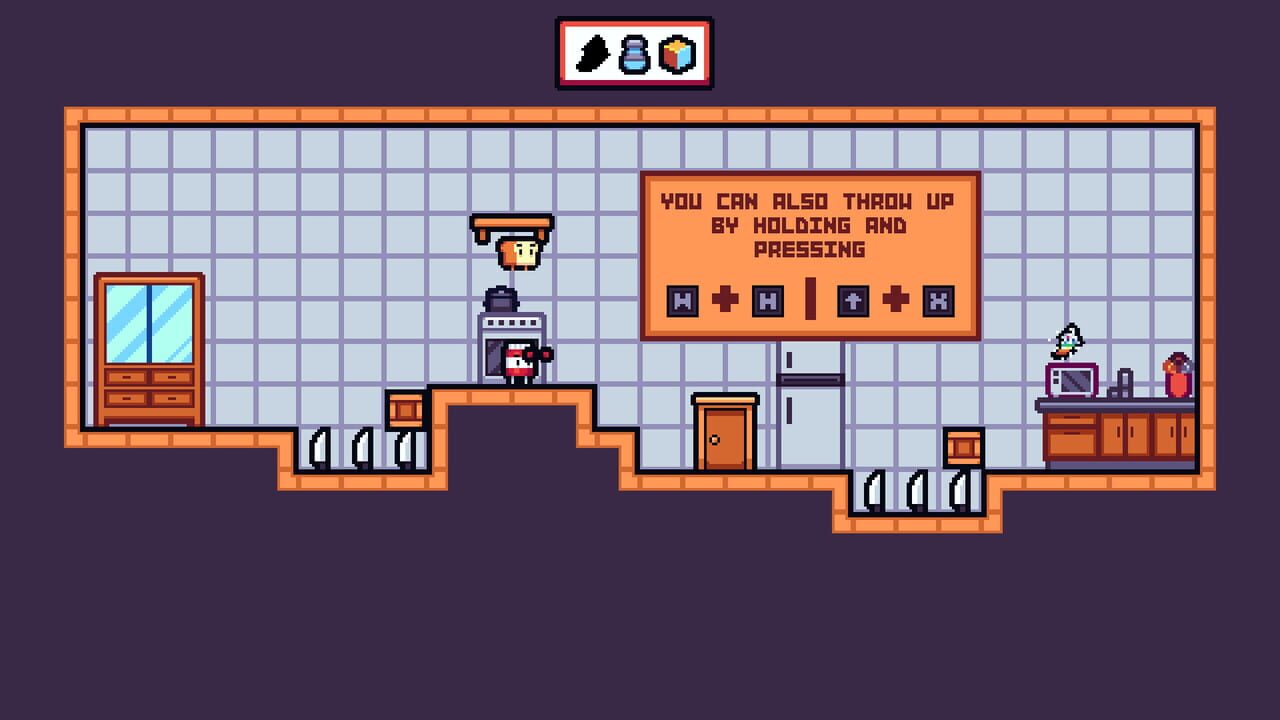Select the HUD inventory bar at the top
Screen dimensions: 1280x720
coord(634,50)
